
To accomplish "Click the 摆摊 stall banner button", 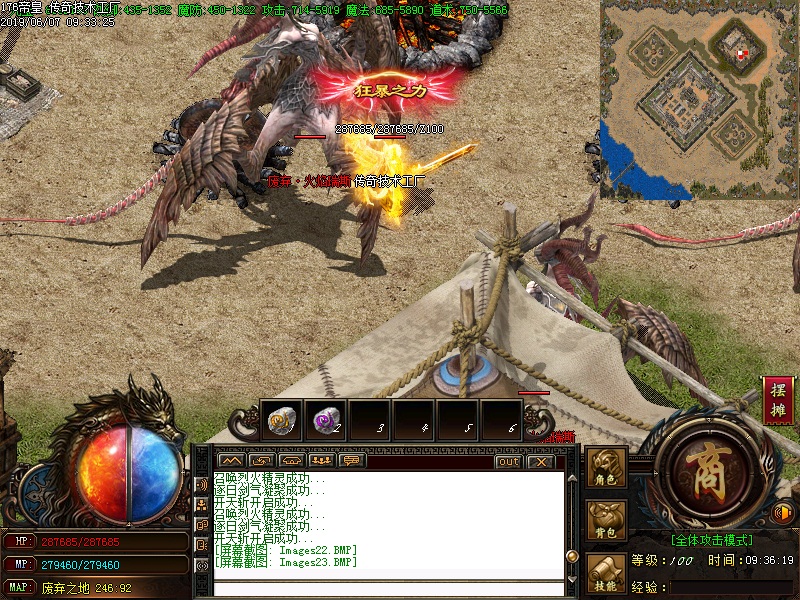I will point(778,400).
